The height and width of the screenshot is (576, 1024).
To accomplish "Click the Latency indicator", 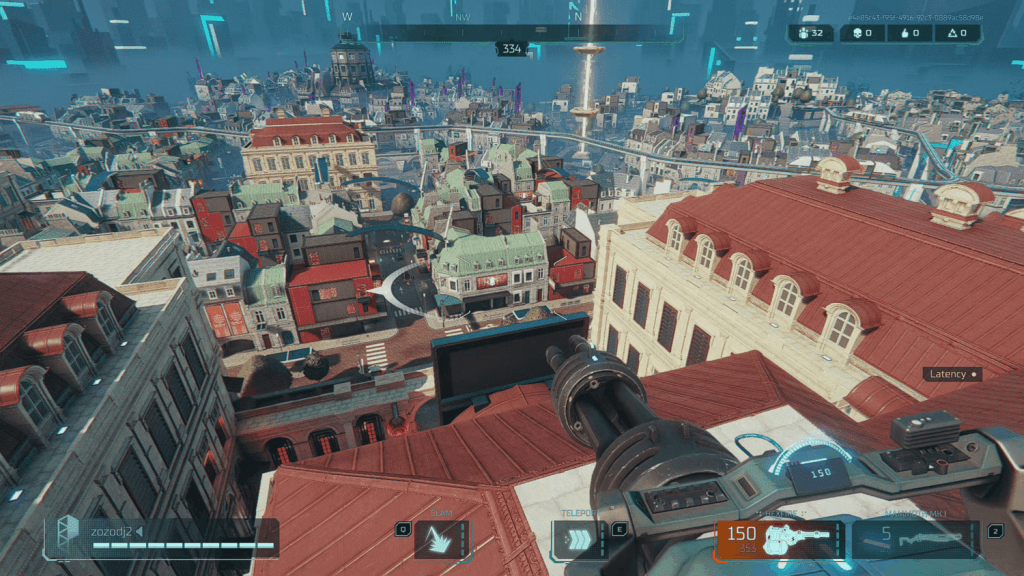I will coord(952,374).
